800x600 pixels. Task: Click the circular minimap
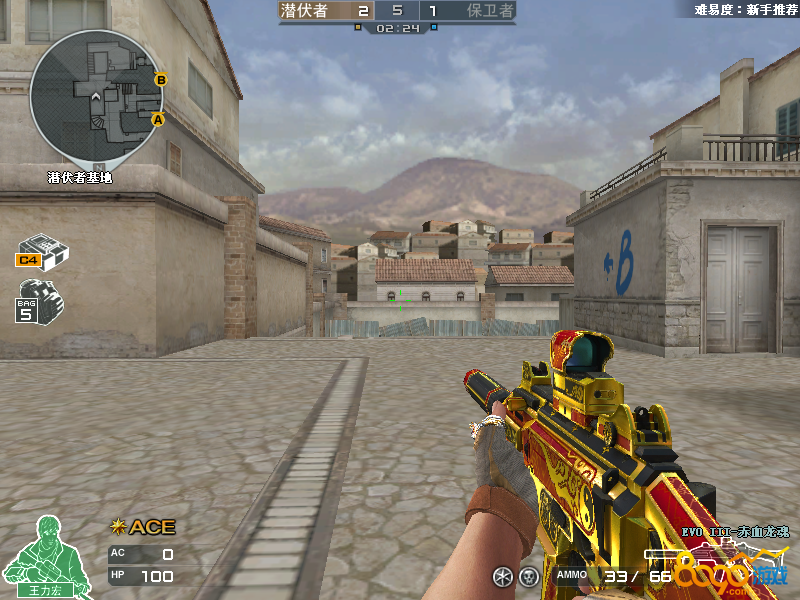click(x=97, y=96)
